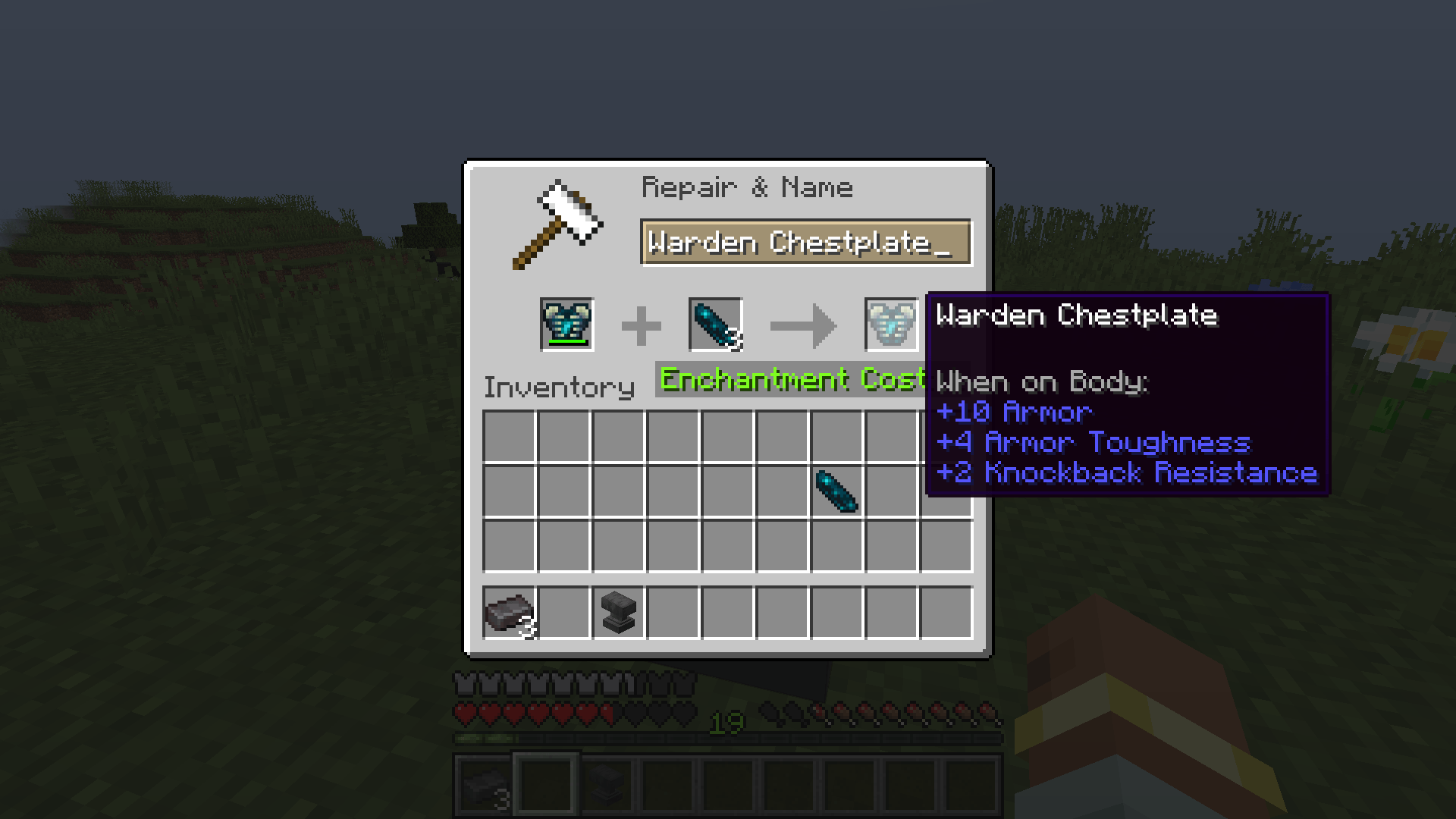Click the hammer icon beside Repair & Name
The height and width of the screenshot is (819, 1456).
coord(557,224)
